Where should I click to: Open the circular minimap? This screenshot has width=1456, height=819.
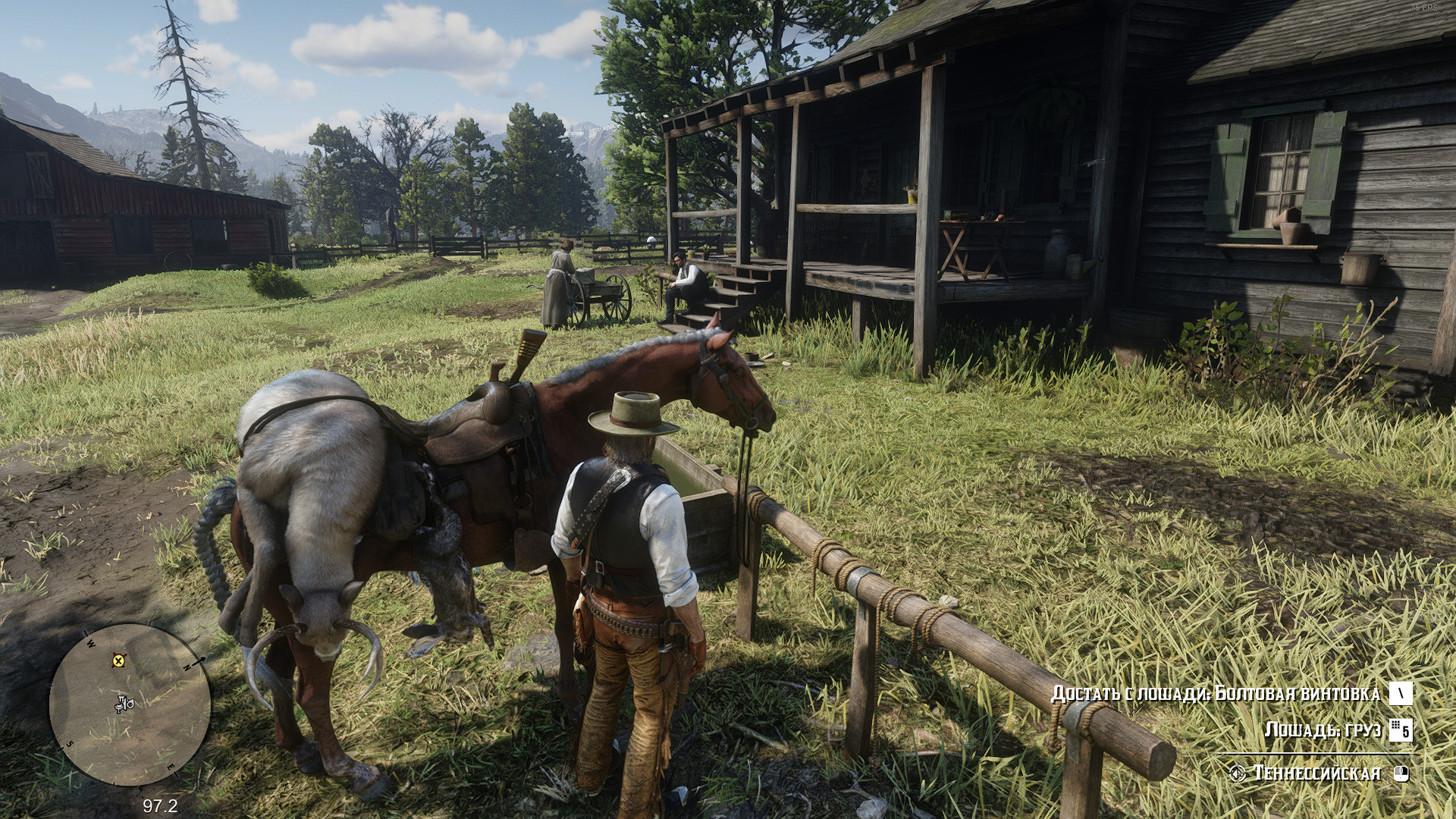[x=129, y=706]
